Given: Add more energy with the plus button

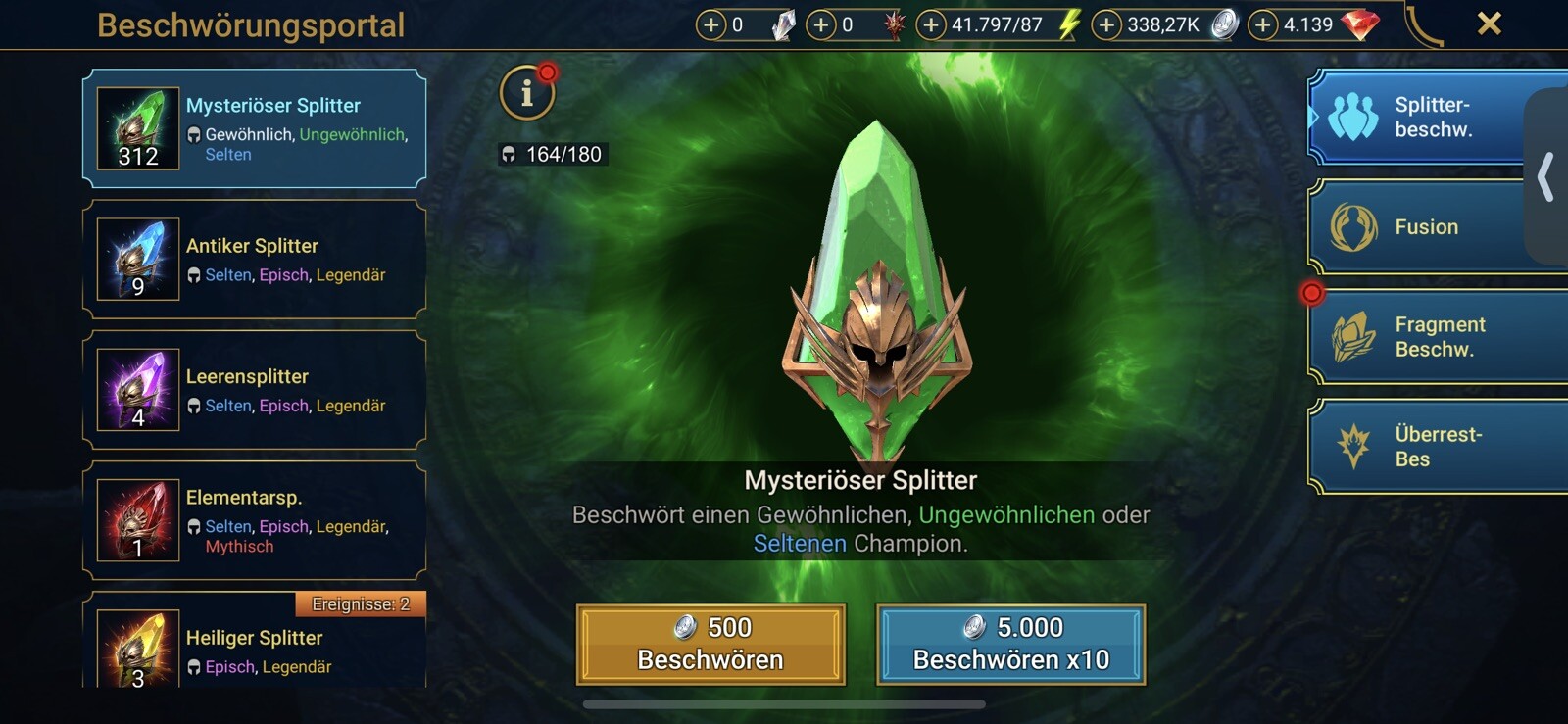Looking at the screenshot, I should point(930,24).
